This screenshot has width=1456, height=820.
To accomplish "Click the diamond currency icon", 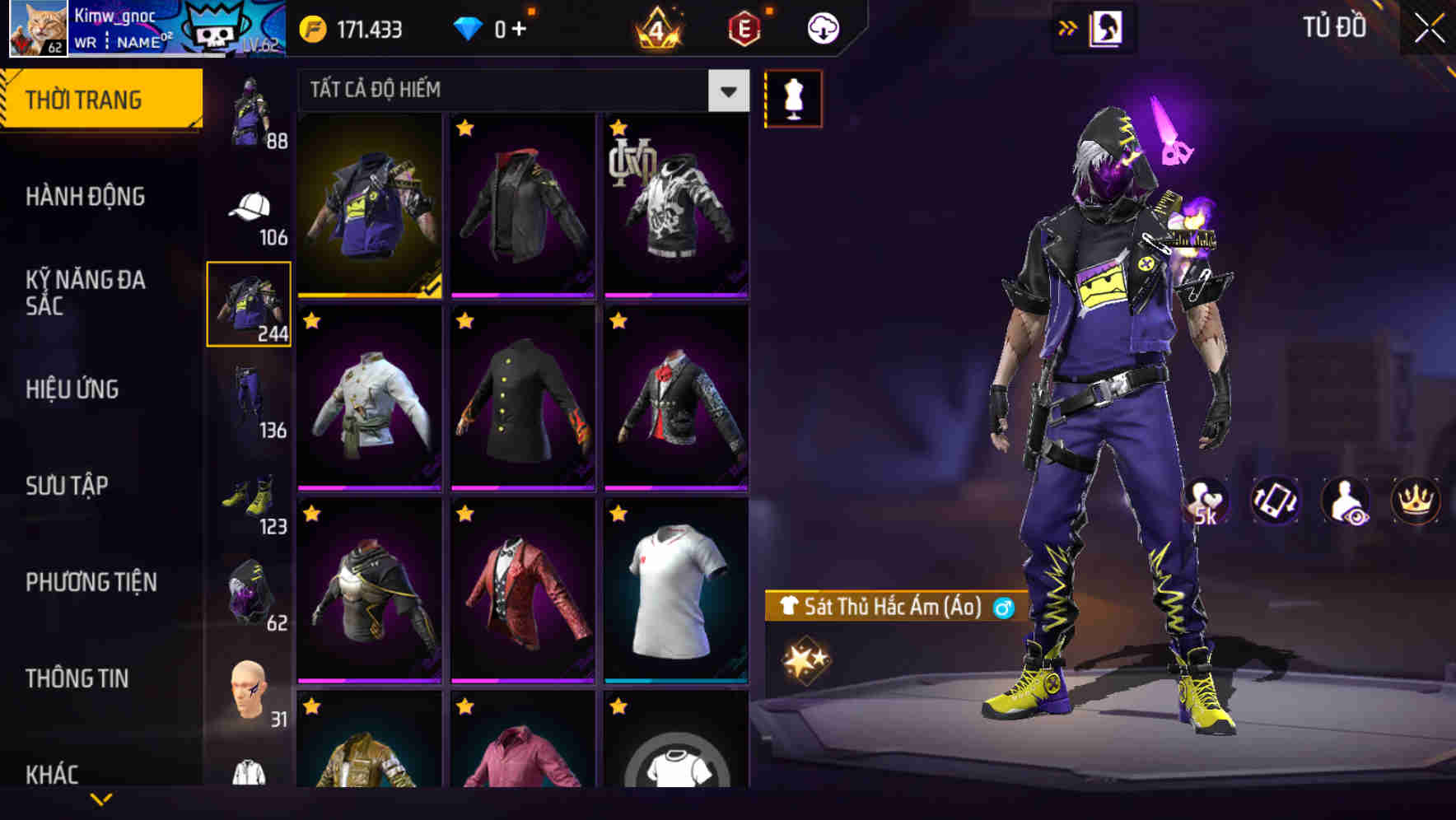I will point(470,27).
